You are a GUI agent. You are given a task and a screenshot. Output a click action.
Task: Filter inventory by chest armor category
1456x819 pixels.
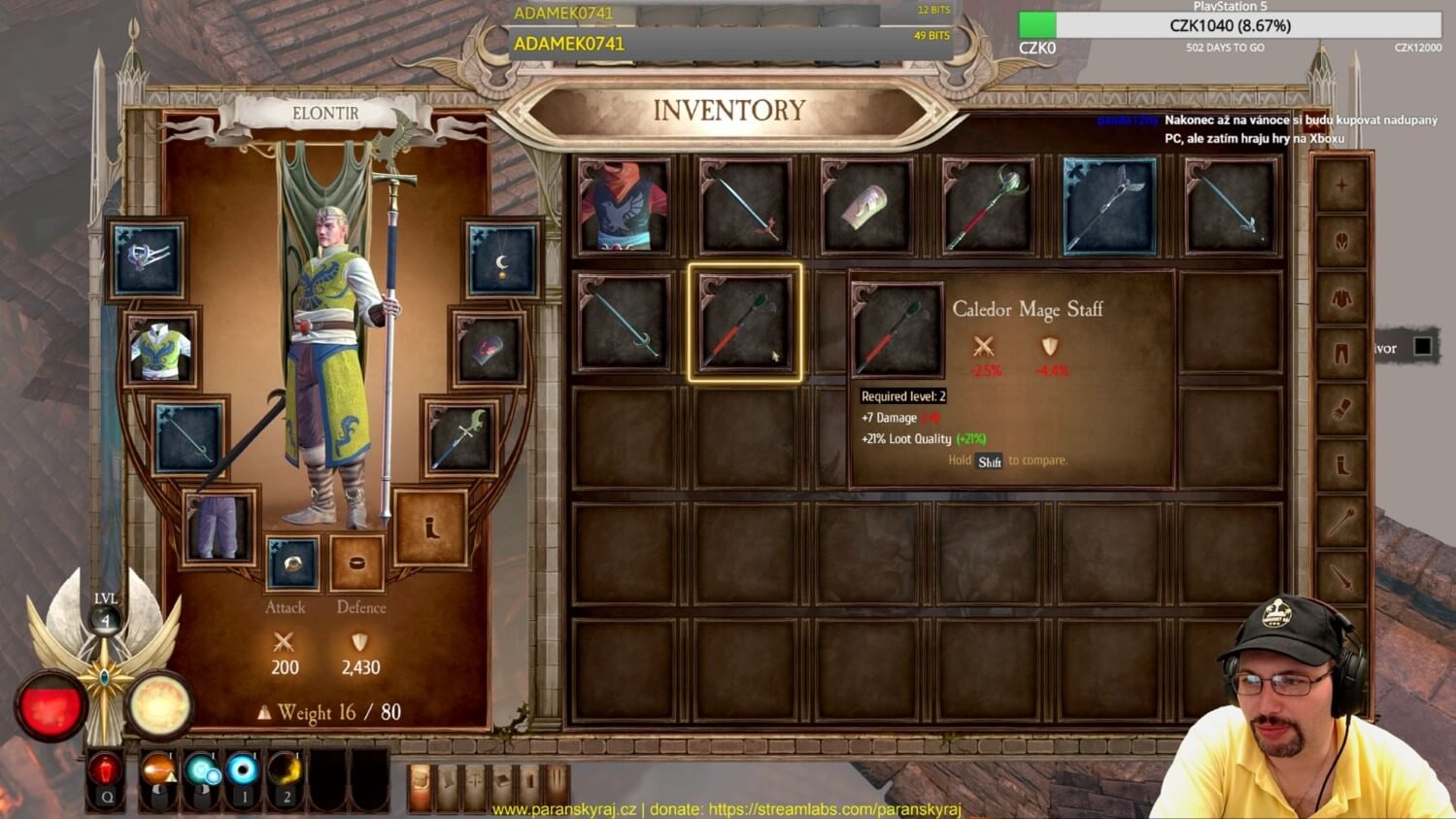(x=1341, y=297)
